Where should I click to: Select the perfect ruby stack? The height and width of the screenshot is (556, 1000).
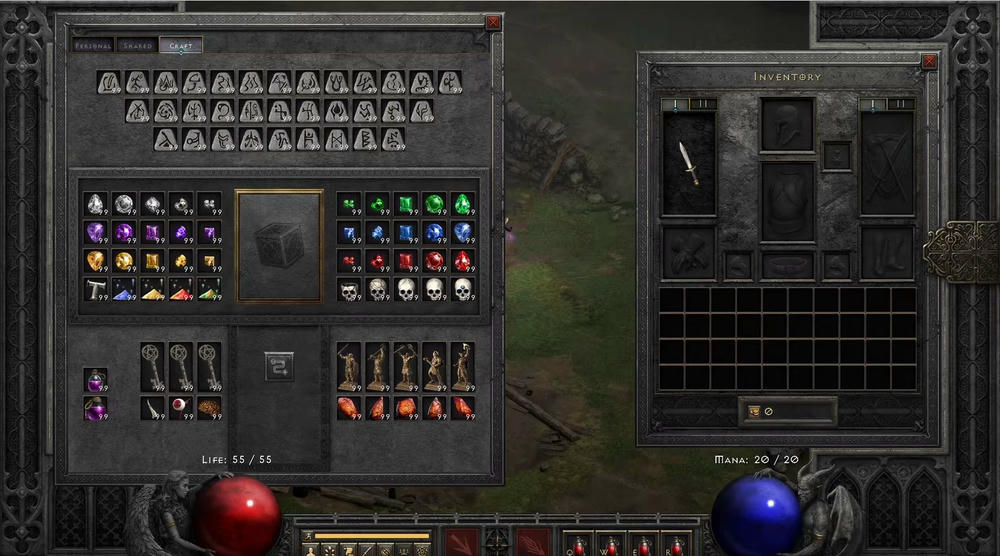[462, 262]
